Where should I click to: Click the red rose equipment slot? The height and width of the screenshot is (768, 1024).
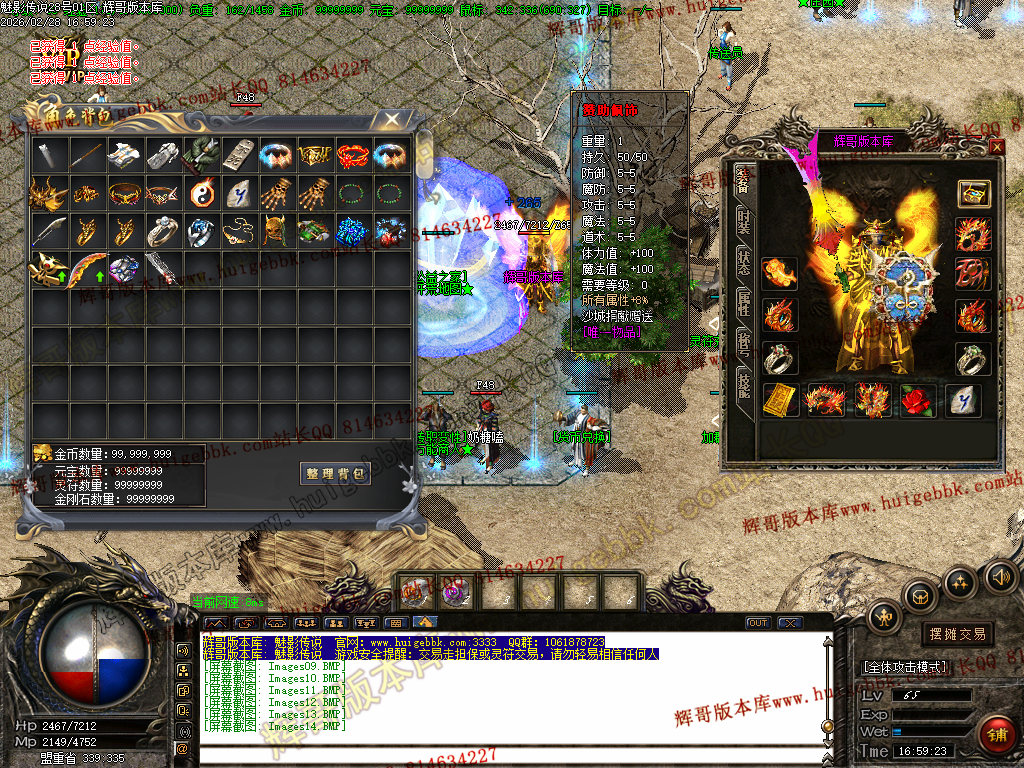918,400
